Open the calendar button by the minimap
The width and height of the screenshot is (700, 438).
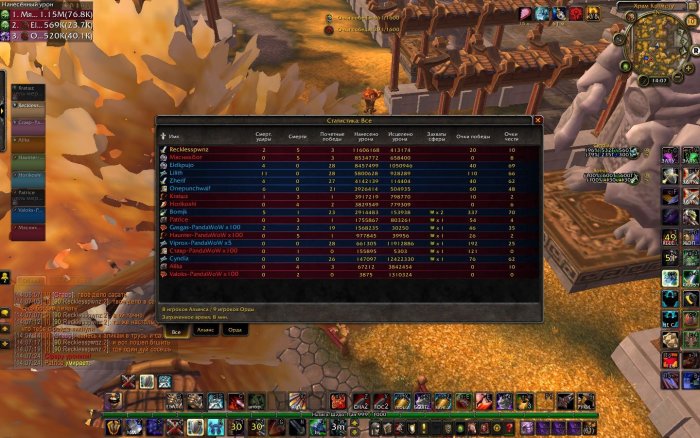pos(691,22)
